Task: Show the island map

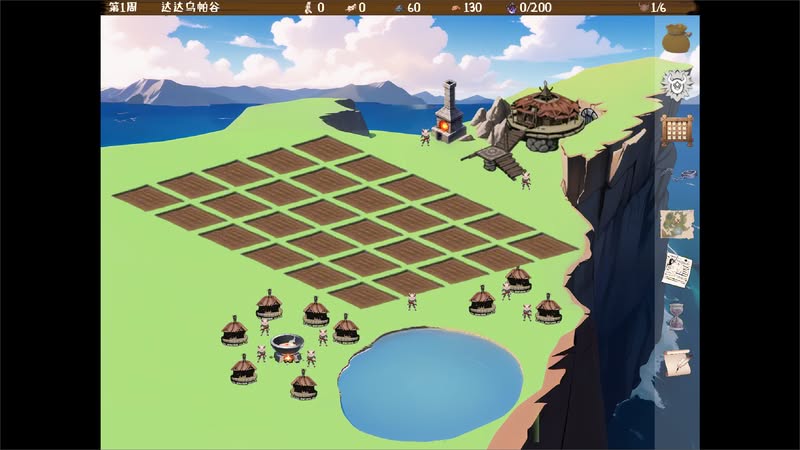Action: coord(678,223)
